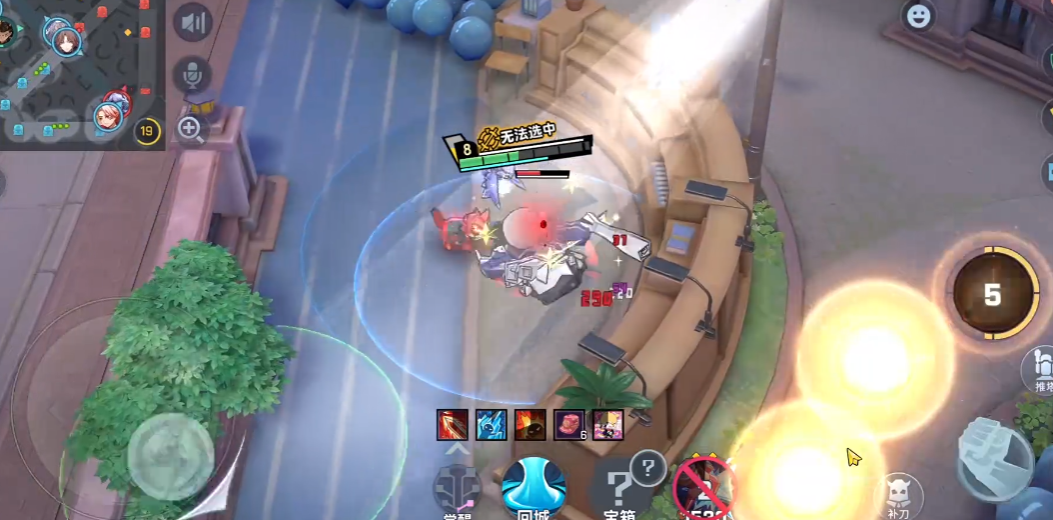Open the smiley emote button
The width and height of the screenshot is (1053, 520).
917,15
